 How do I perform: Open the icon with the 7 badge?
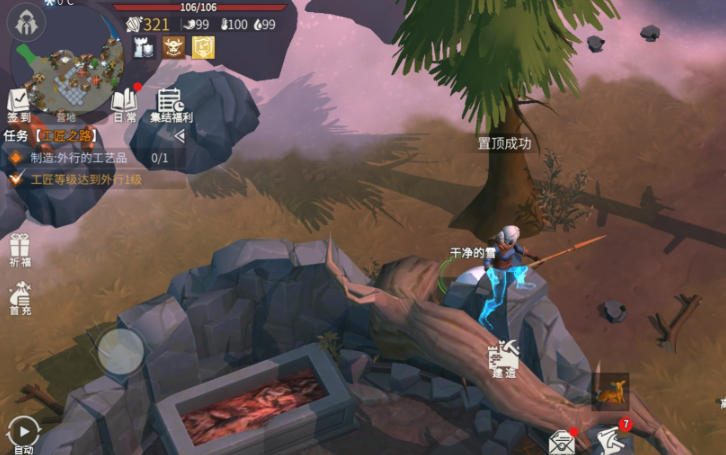click(611, 438)
